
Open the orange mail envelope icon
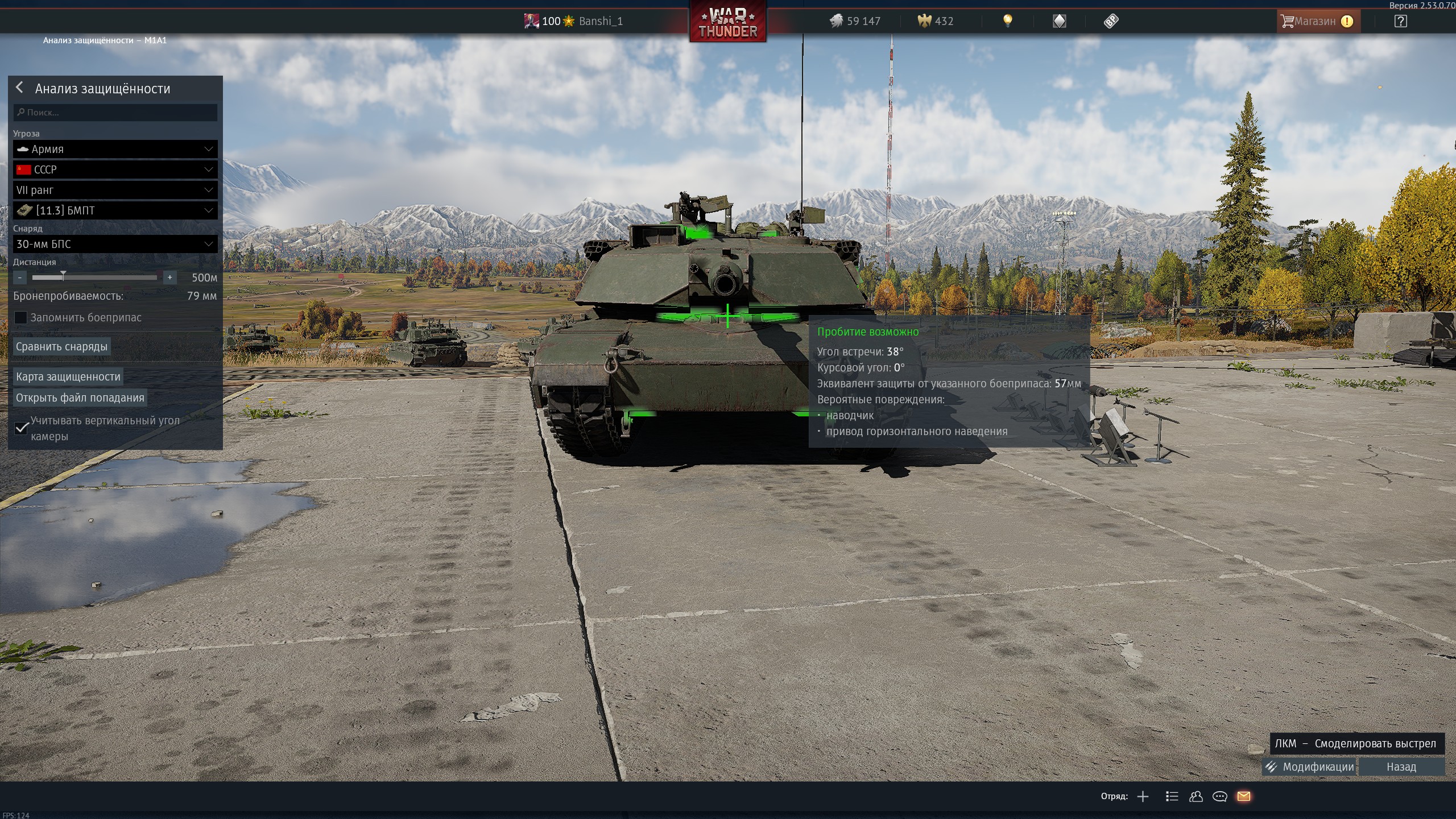click(x=1244, y=796)
